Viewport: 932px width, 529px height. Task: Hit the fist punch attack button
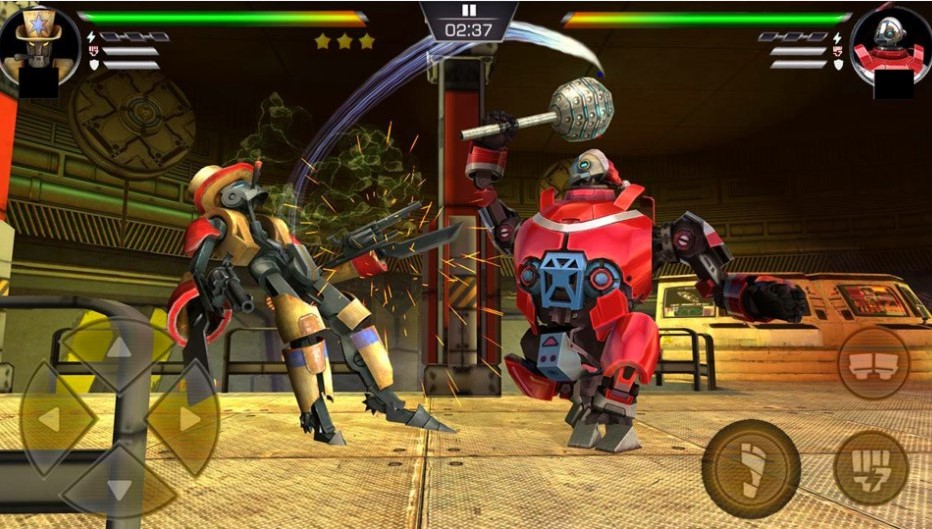pos(871,467)
